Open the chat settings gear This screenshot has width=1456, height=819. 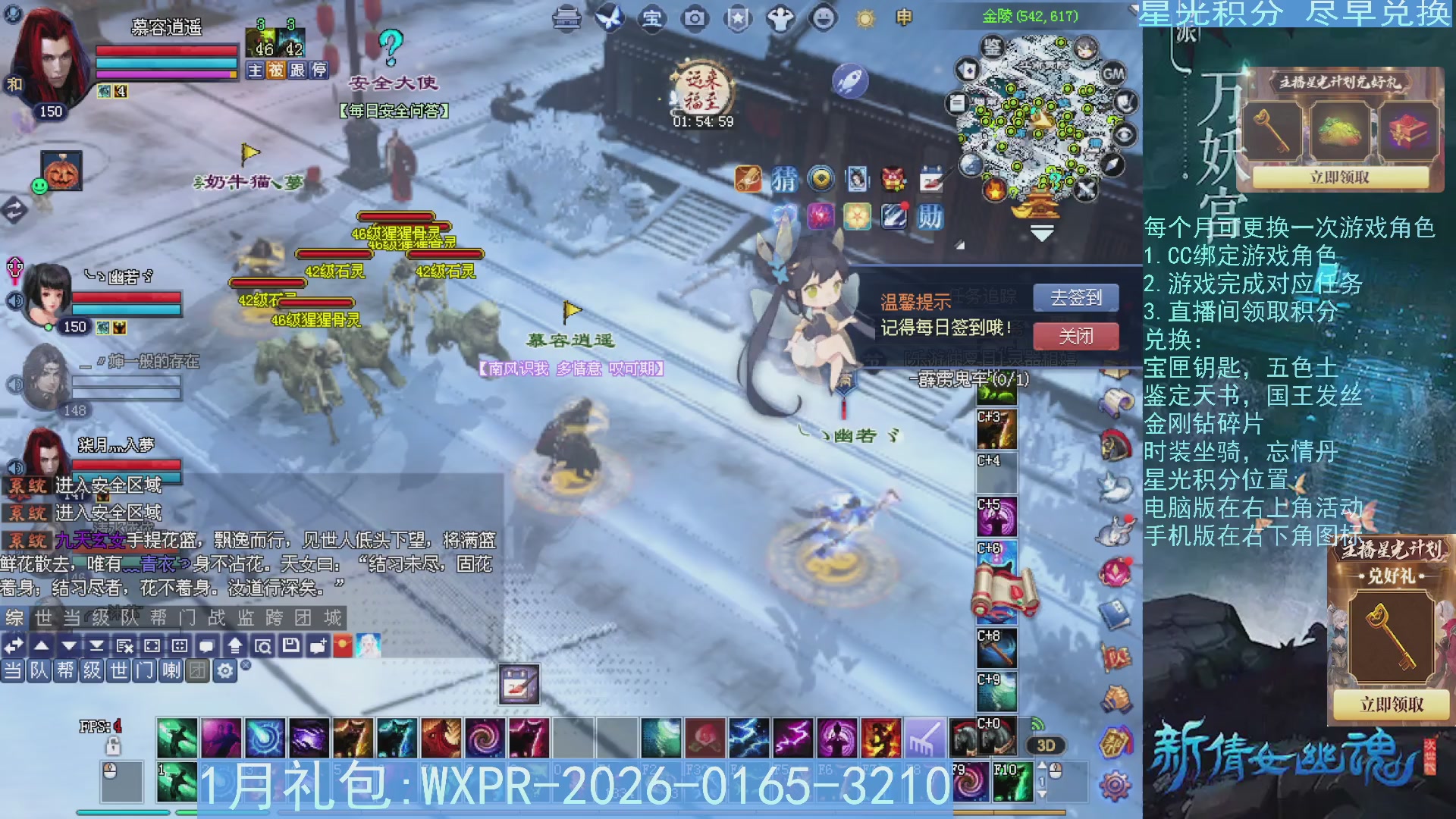225,670
